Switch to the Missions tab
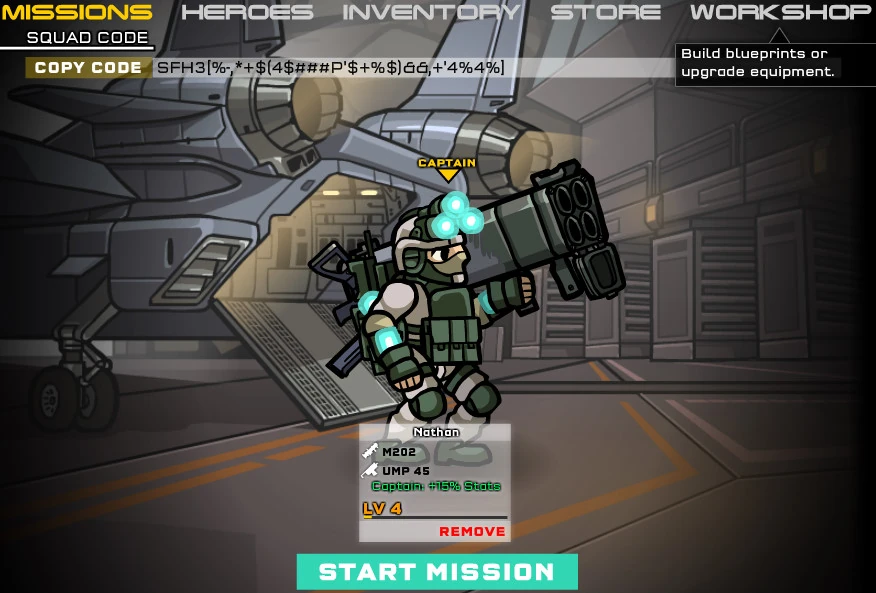 (77, 13)
